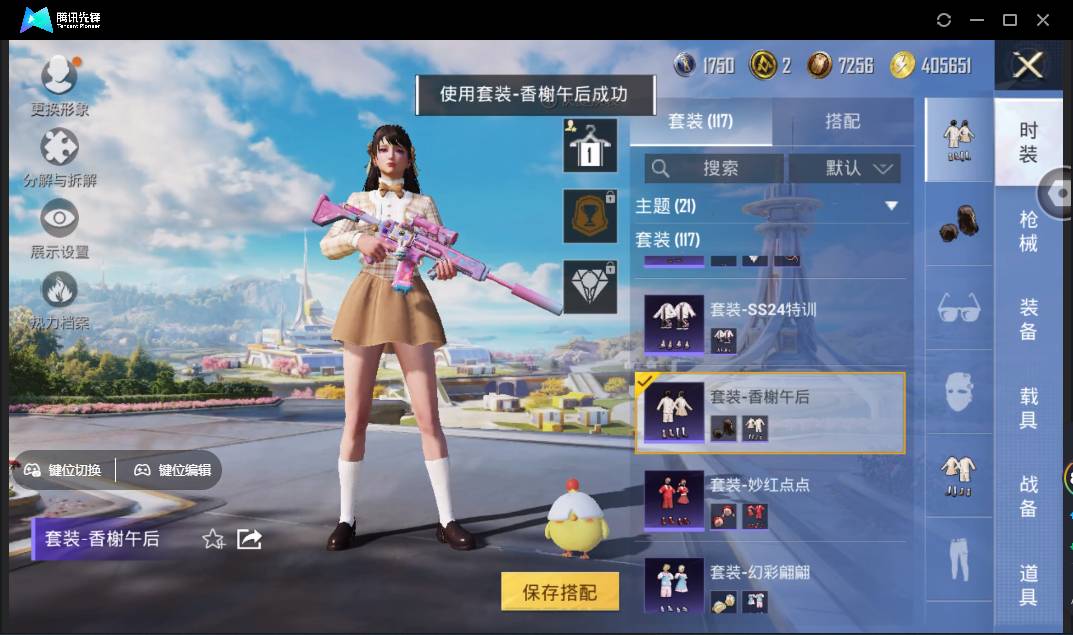The image size is (1073, 635).
Task: Favorite the outfit with the star icon
Action: pos(213,540)
